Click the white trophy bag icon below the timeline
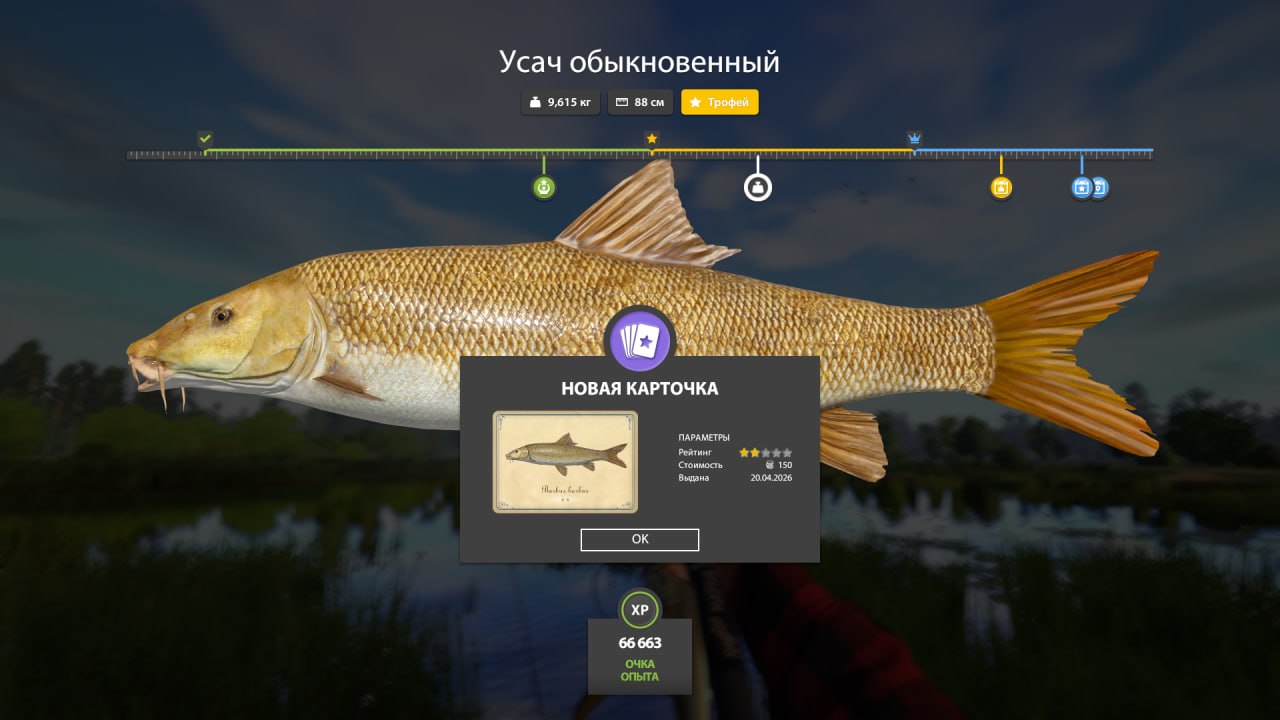Viewport: 1280px width, 720px height. click(x=758, y=186)
